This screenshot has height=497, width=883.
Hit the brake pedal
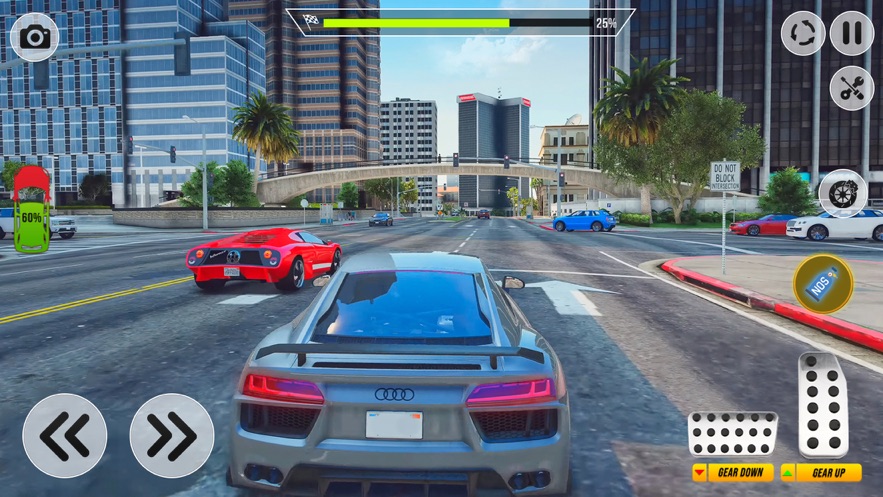pos(732,434)
